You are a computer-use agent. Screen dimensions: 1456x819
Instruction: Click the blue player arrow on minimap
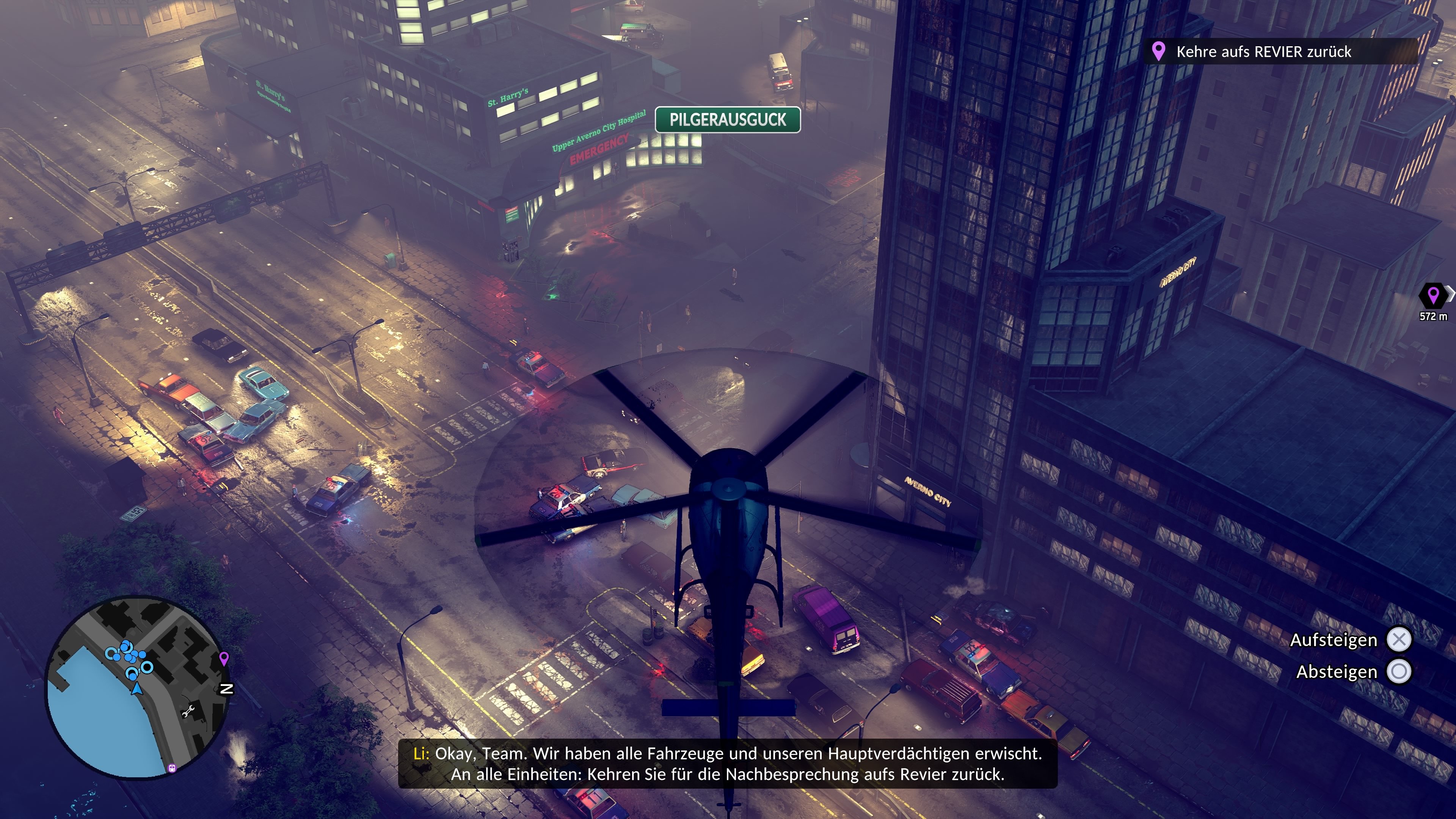(136, 689)
